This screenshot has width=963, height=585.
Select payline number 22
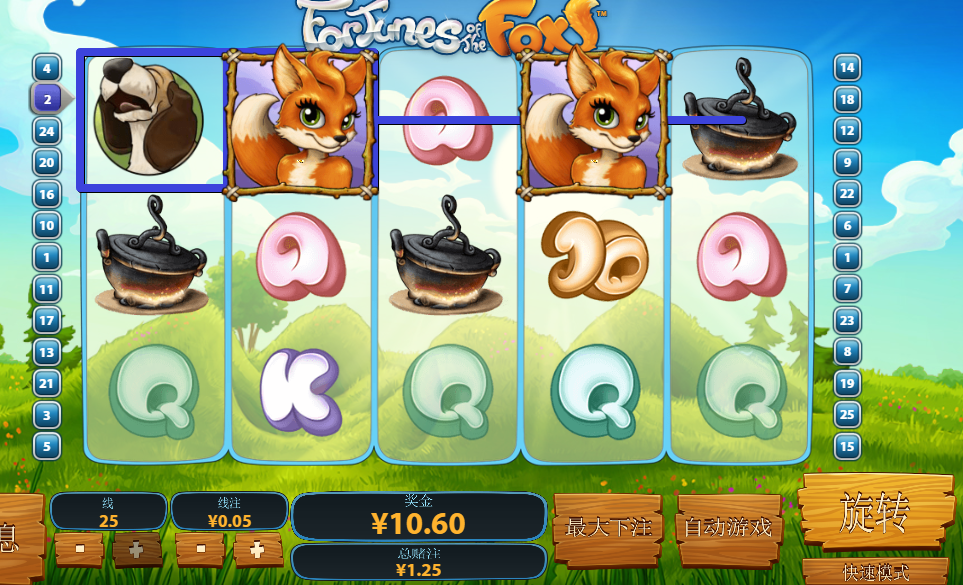tap(847, 194)
